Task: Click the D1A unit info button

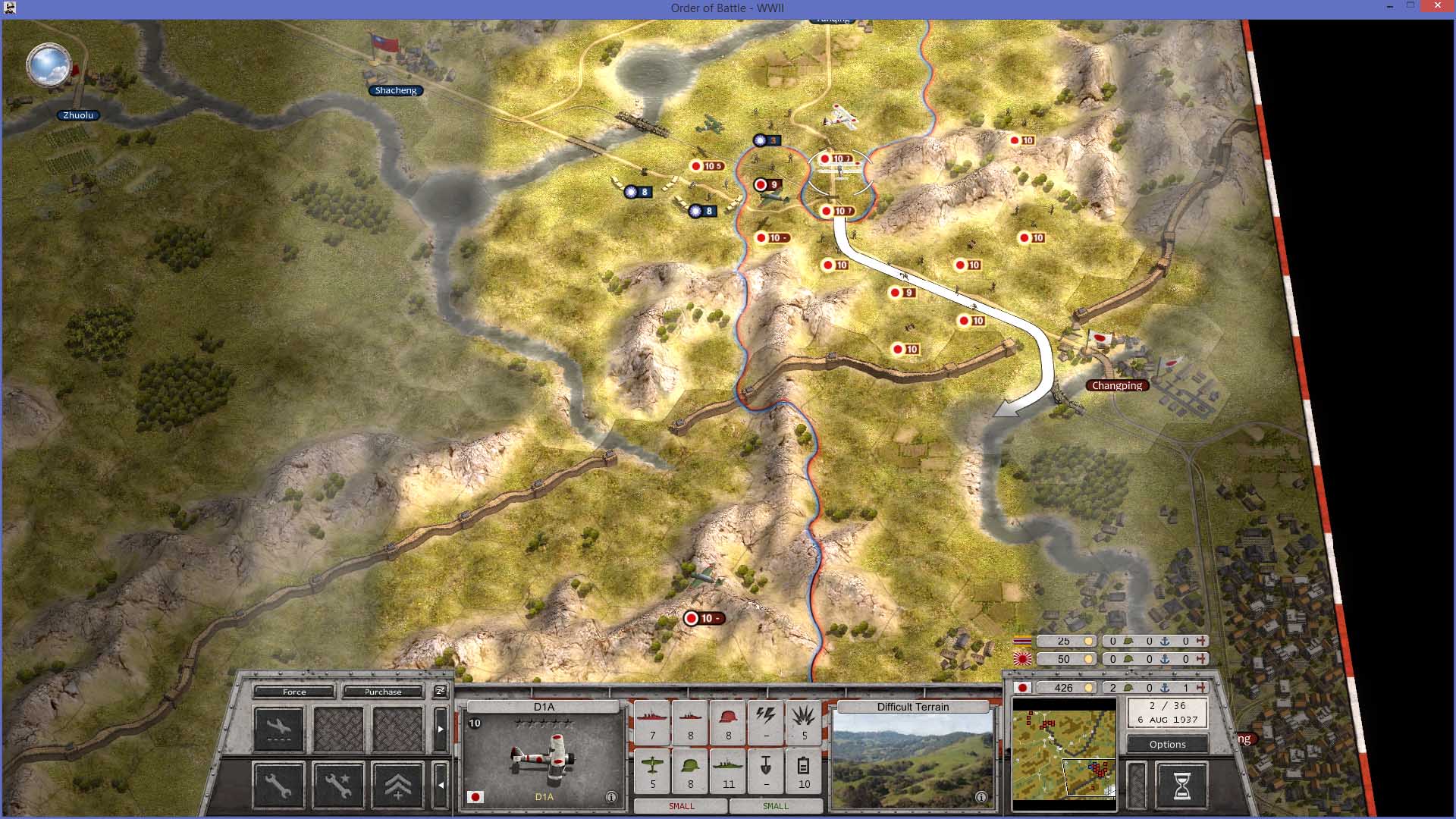Action: tap(611, 796)
